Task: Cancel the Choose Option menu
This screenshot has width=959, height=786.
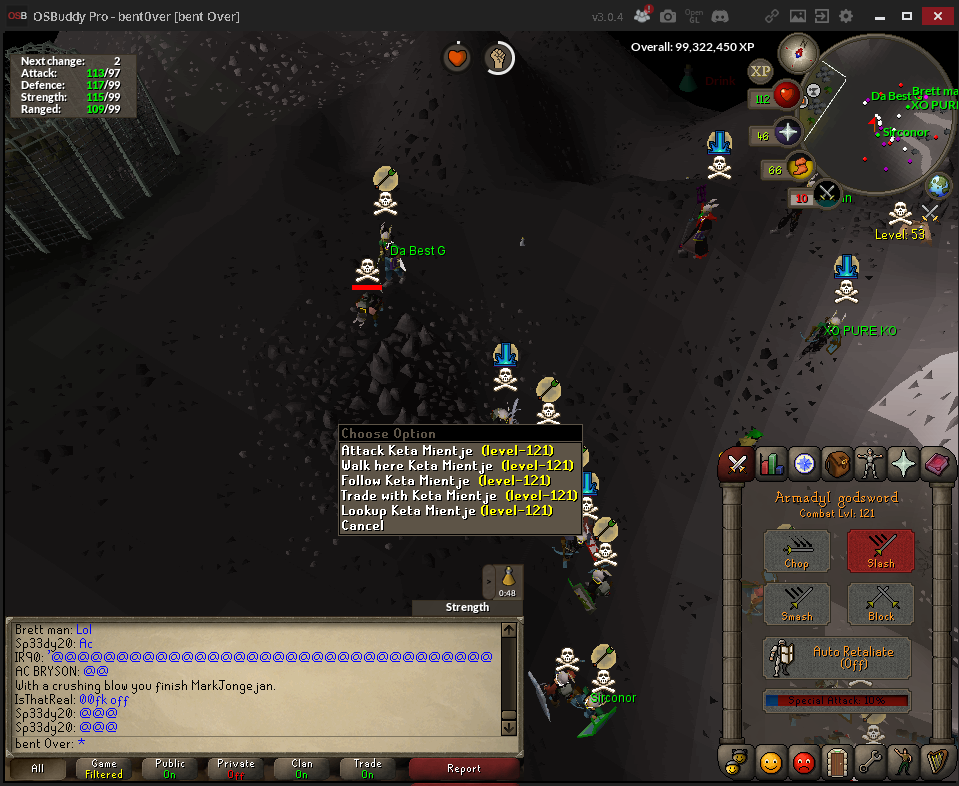Action: pos(362,526)
